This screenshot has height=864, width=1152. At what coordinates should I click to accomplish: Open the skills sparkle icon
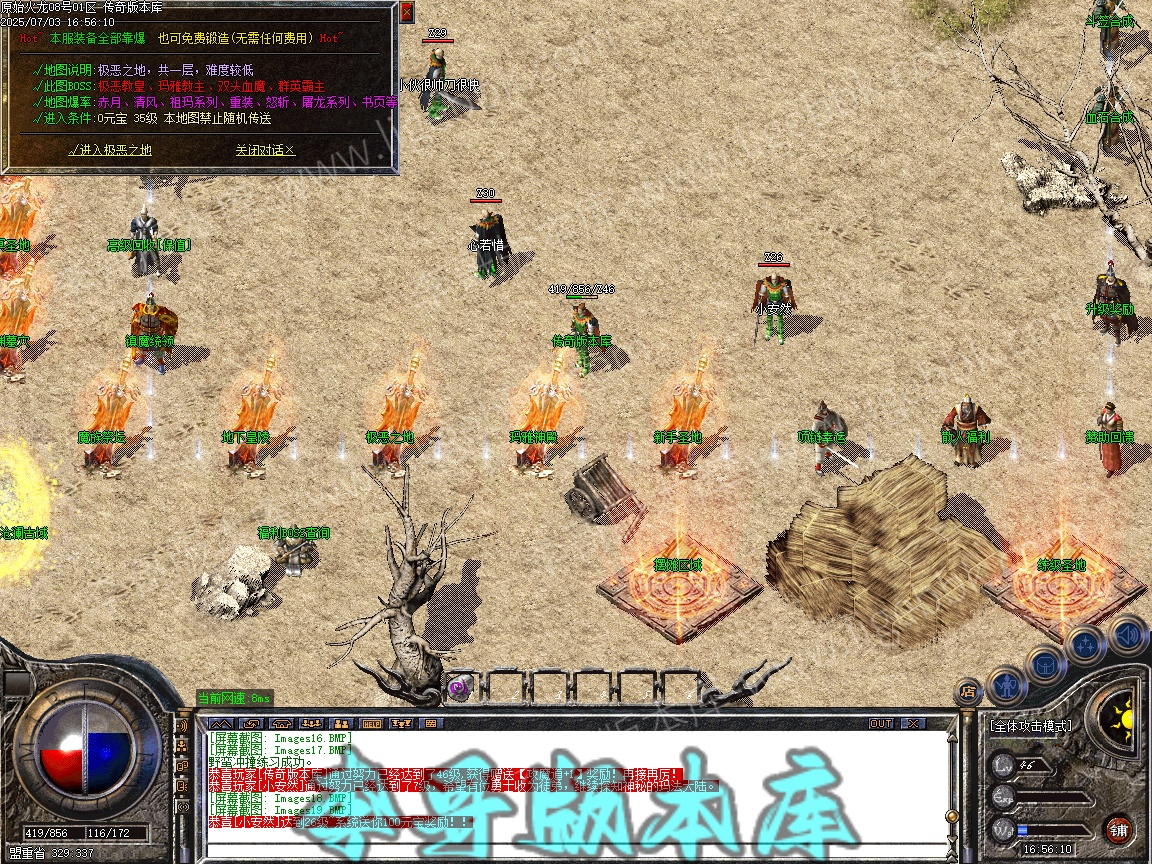[x=1085, y=645]
